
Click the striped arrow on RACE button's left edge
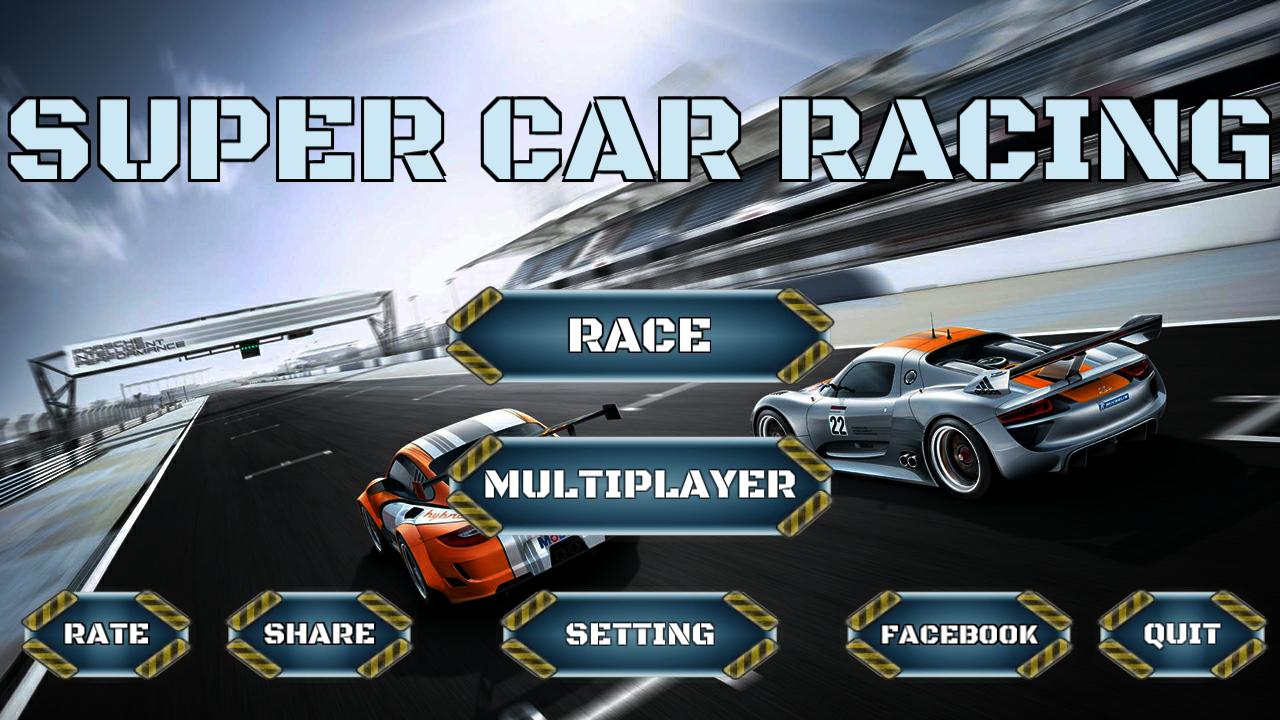[478, 335]
